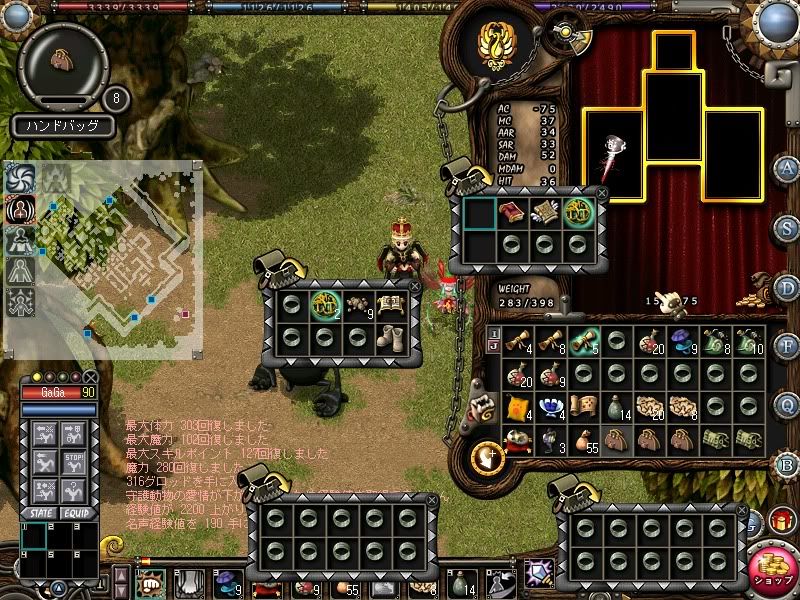Open the red Shop coin button

click(x=771, y=567)
